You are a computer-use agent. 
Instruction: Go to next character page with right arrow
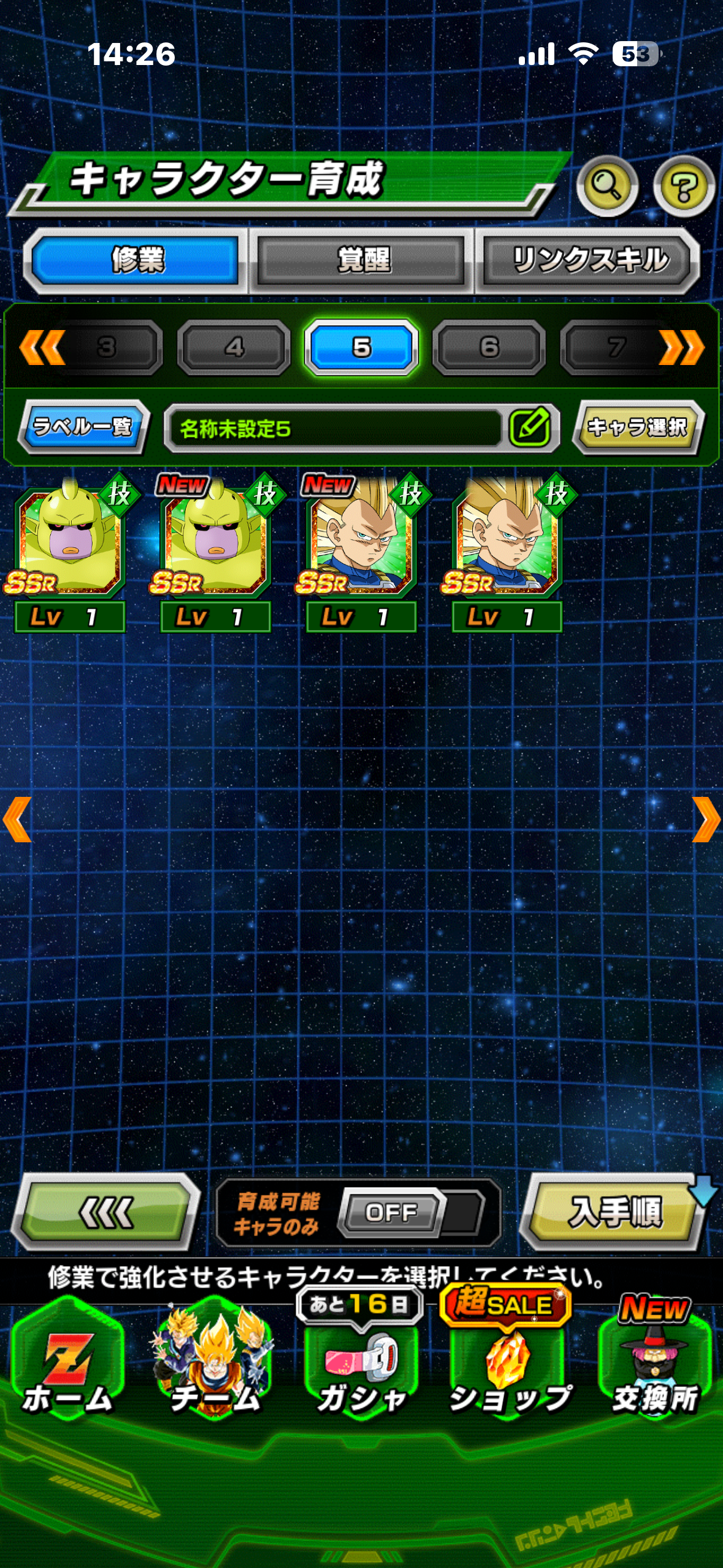pos(706,820)
